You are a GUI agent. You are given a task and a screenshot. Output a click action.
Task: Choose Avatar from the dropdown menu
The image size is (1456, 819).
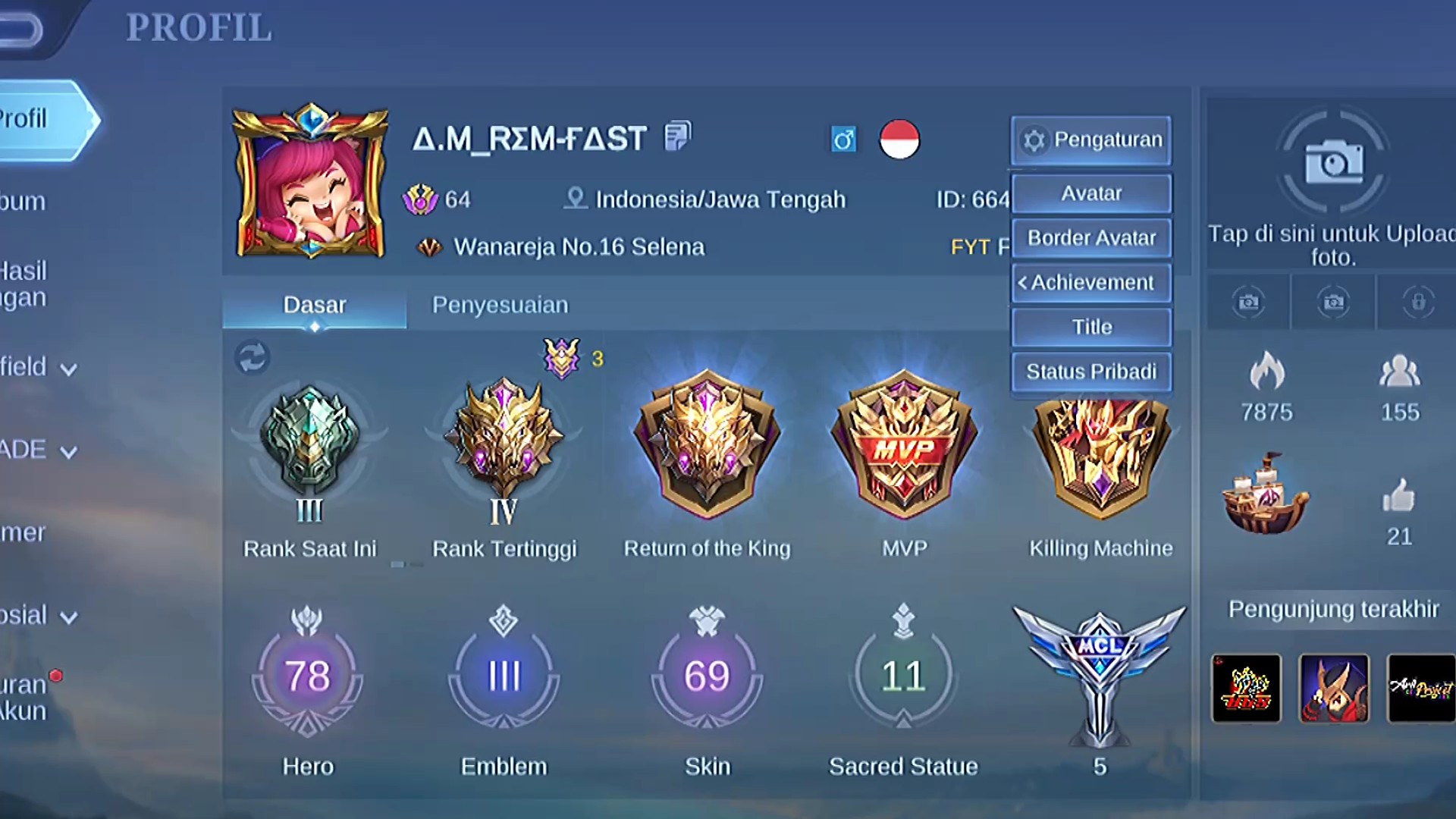(1091, 193)
